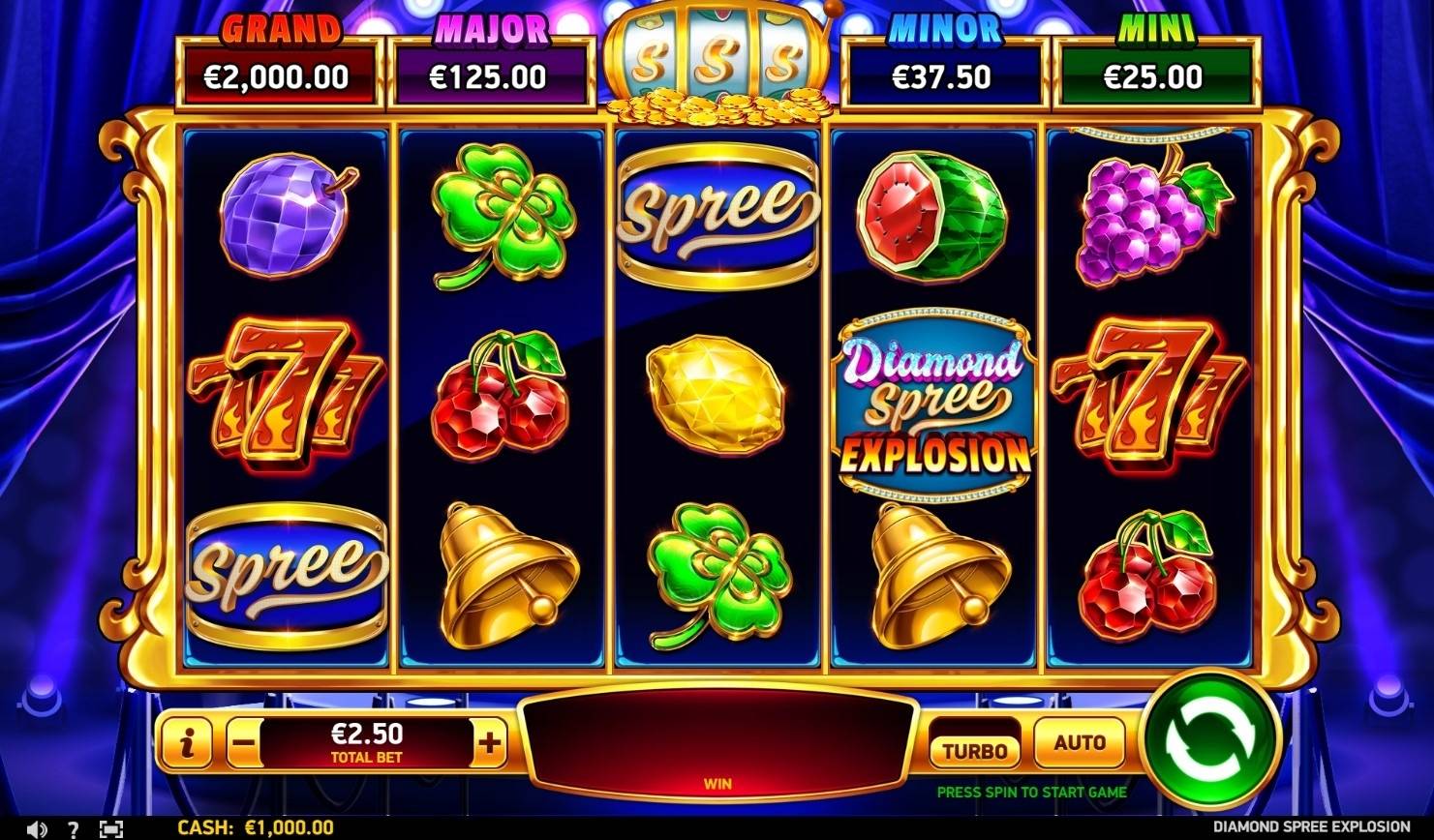Viewport: 1434px width, 840px height.
Task: Decrease total bet with the minus button
Action: (245, 744)
